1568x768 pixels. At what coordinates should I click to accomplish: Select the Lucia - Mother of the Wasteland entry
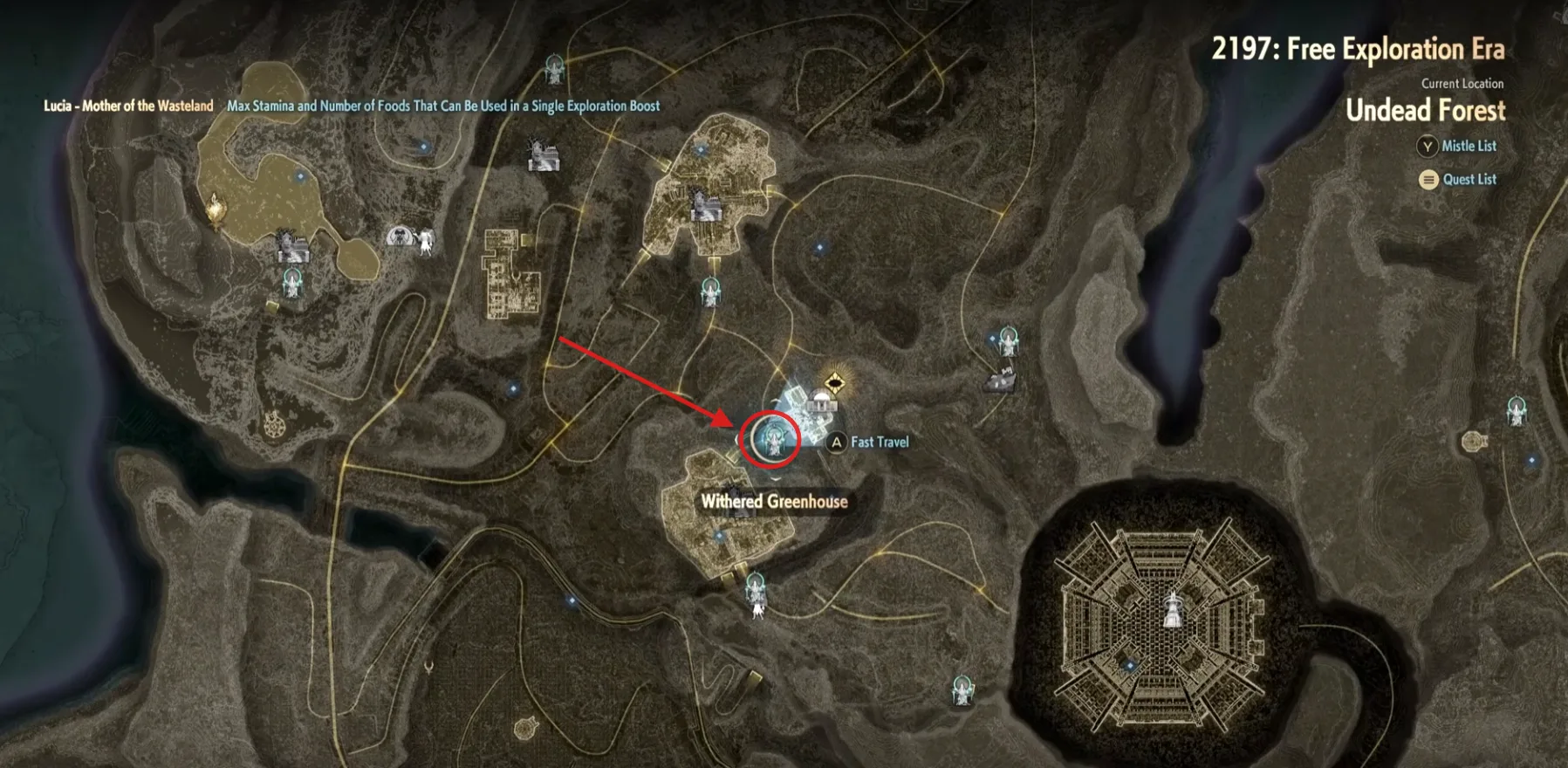[x=128, y=106]
